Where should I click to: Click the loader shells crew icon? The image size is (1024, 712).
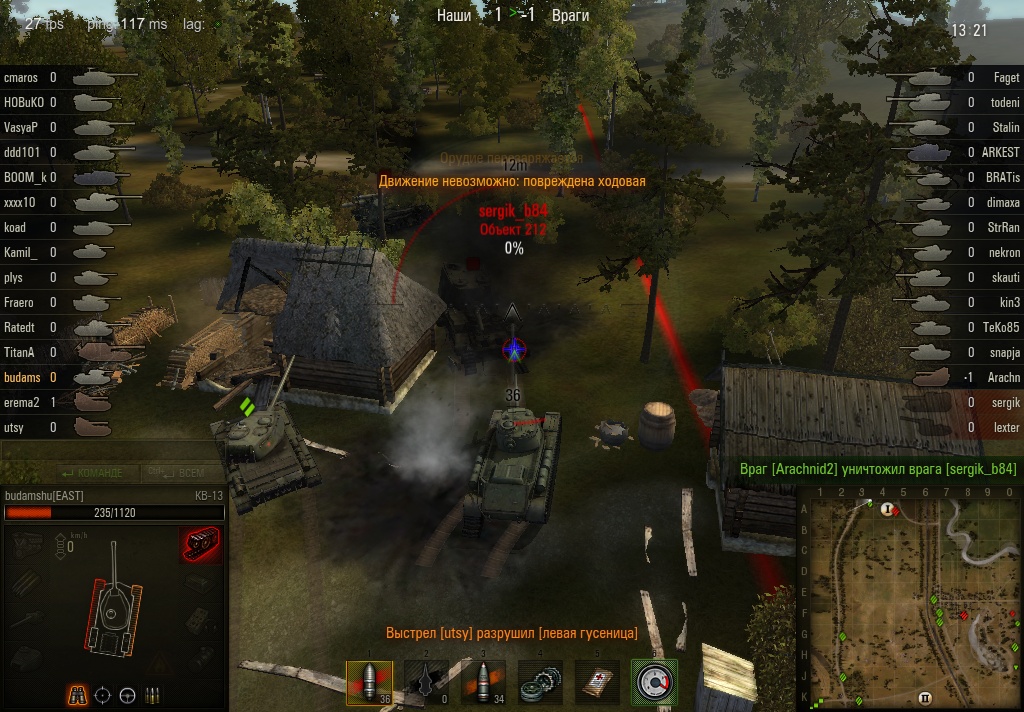(152, 694)
